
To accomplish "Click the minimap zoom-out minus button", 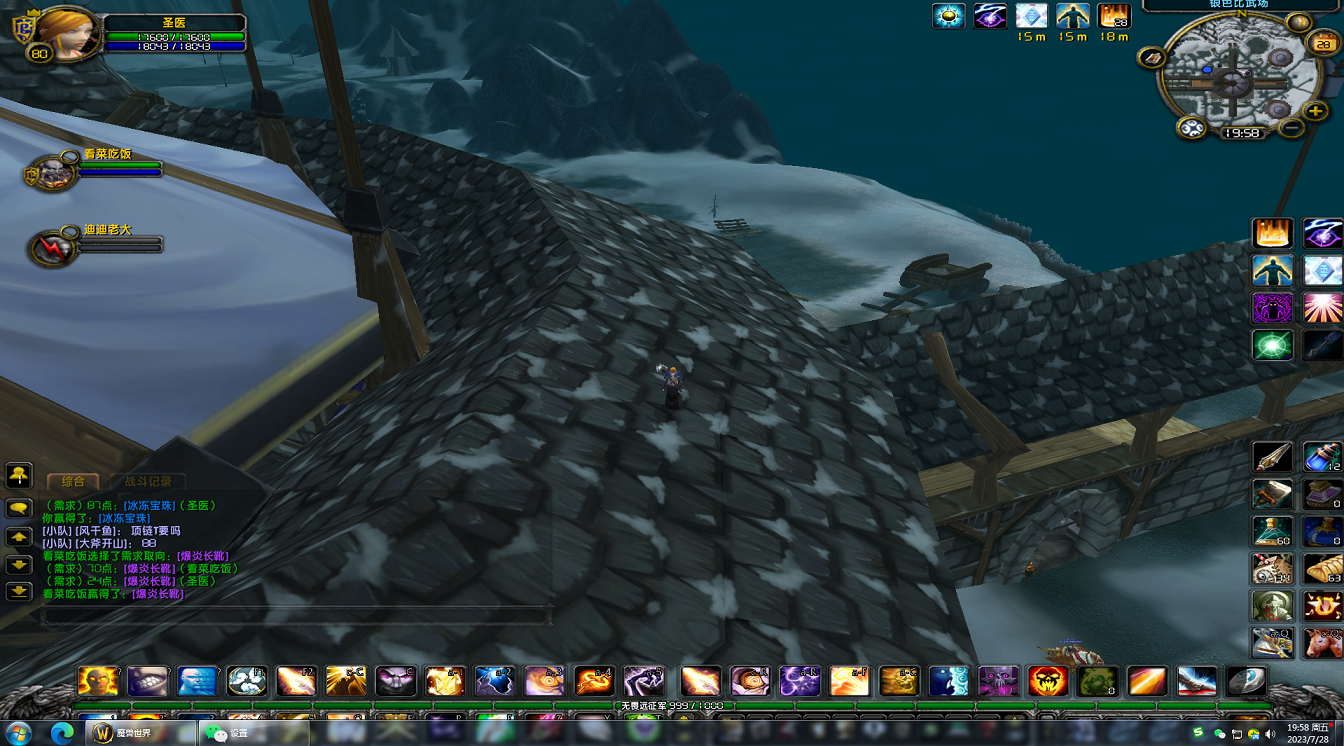I will tap(1291, 128).
